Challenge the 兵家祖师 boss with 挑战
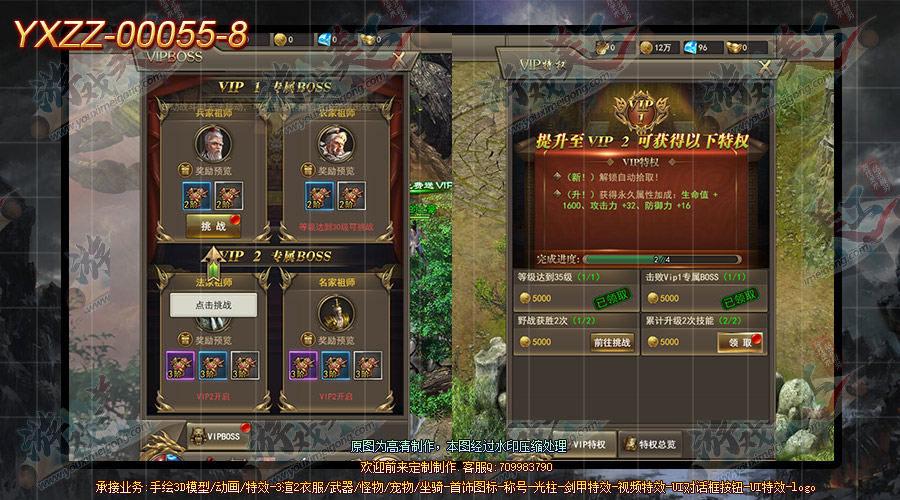 coord(213,227)
